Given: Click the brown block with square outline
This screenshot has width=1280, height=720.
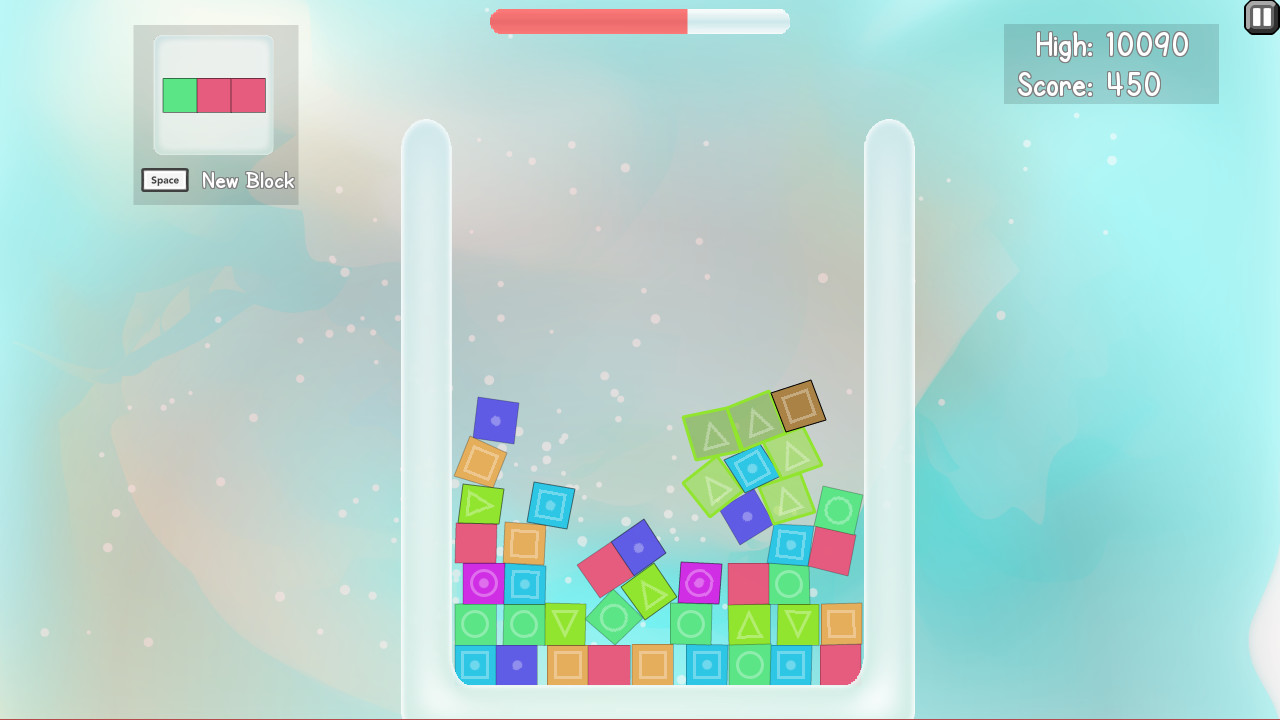Looking at the screenshot, I should coord(800,406).
